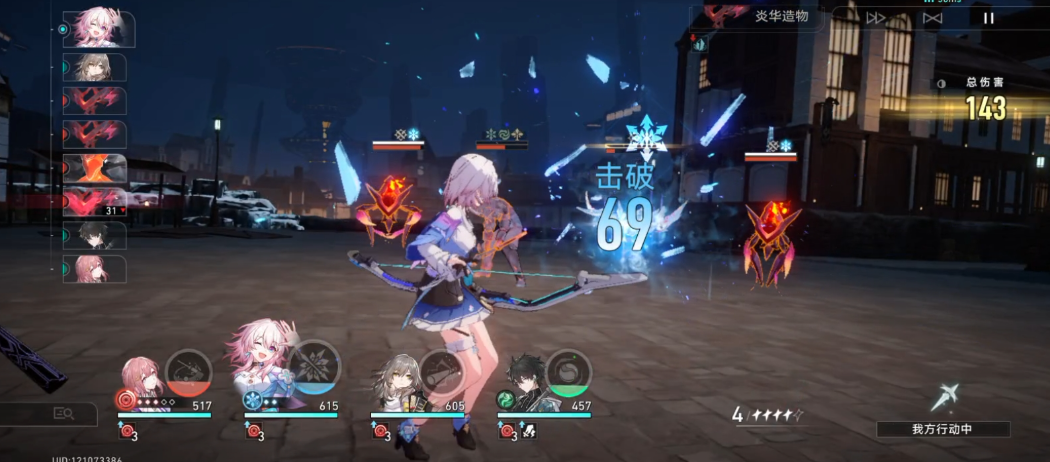Select the enemy turn-order entry marked 31
1050x462 pixels.
pos(96,202)
